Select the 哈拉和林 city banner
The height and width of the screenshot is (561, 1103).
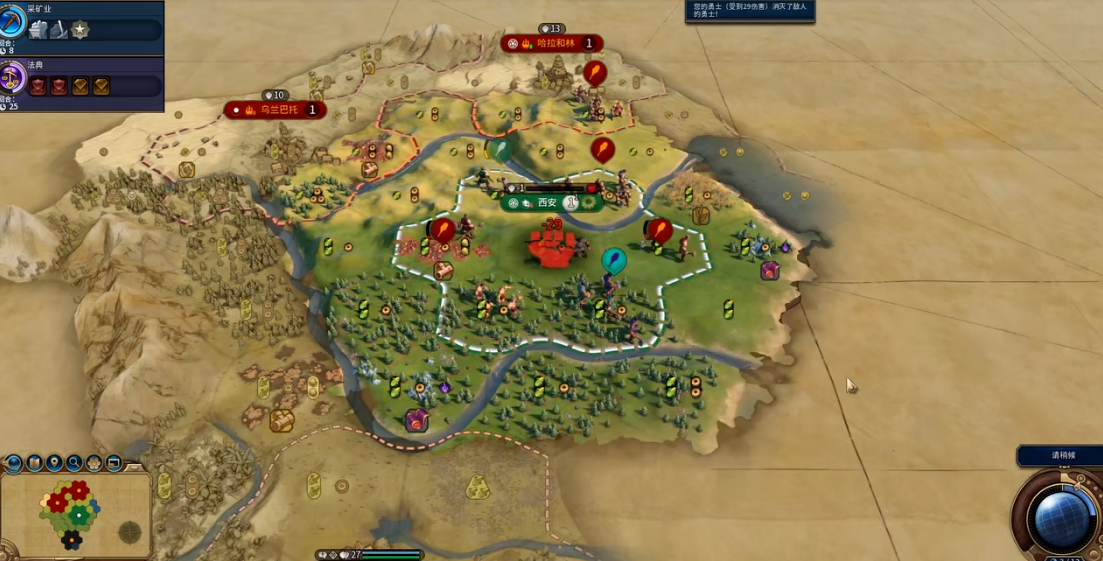[x=553, y=43]
